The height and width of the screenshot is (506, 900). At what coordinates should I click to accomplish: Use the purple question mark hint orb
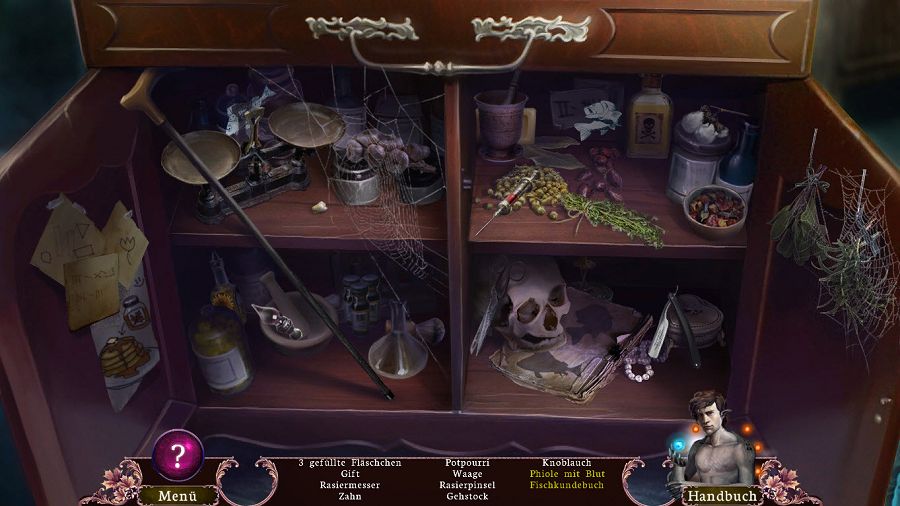pos(178,457)
